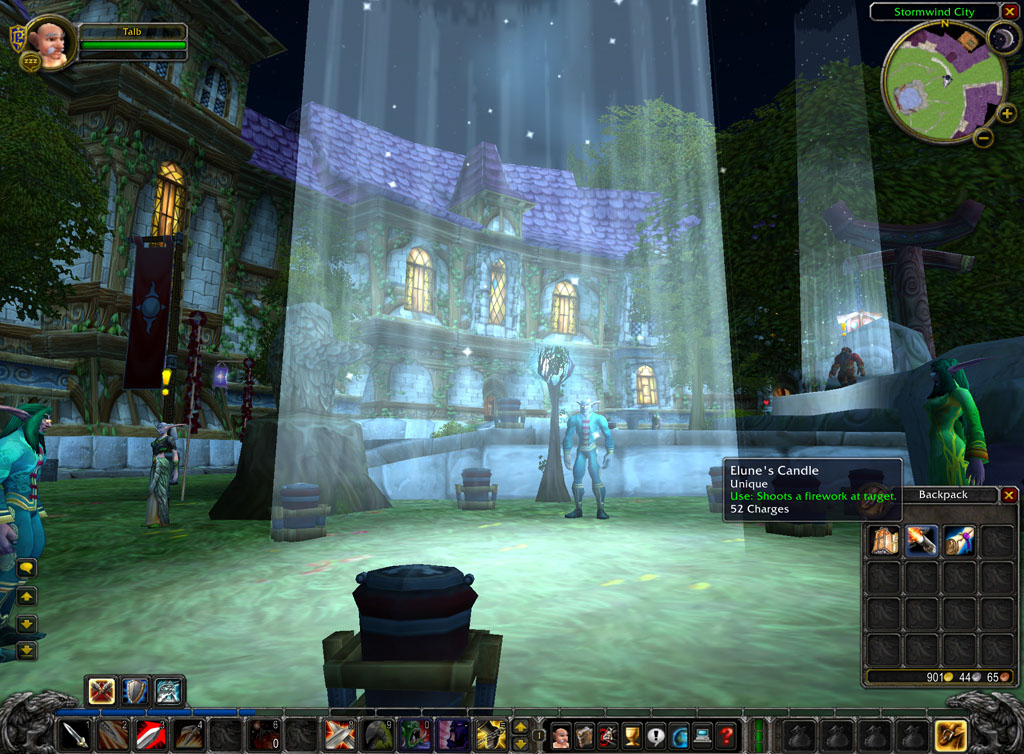Close the Backpack window
Viewport: 1024px width, 754px height.
[x=1008, y=495]
